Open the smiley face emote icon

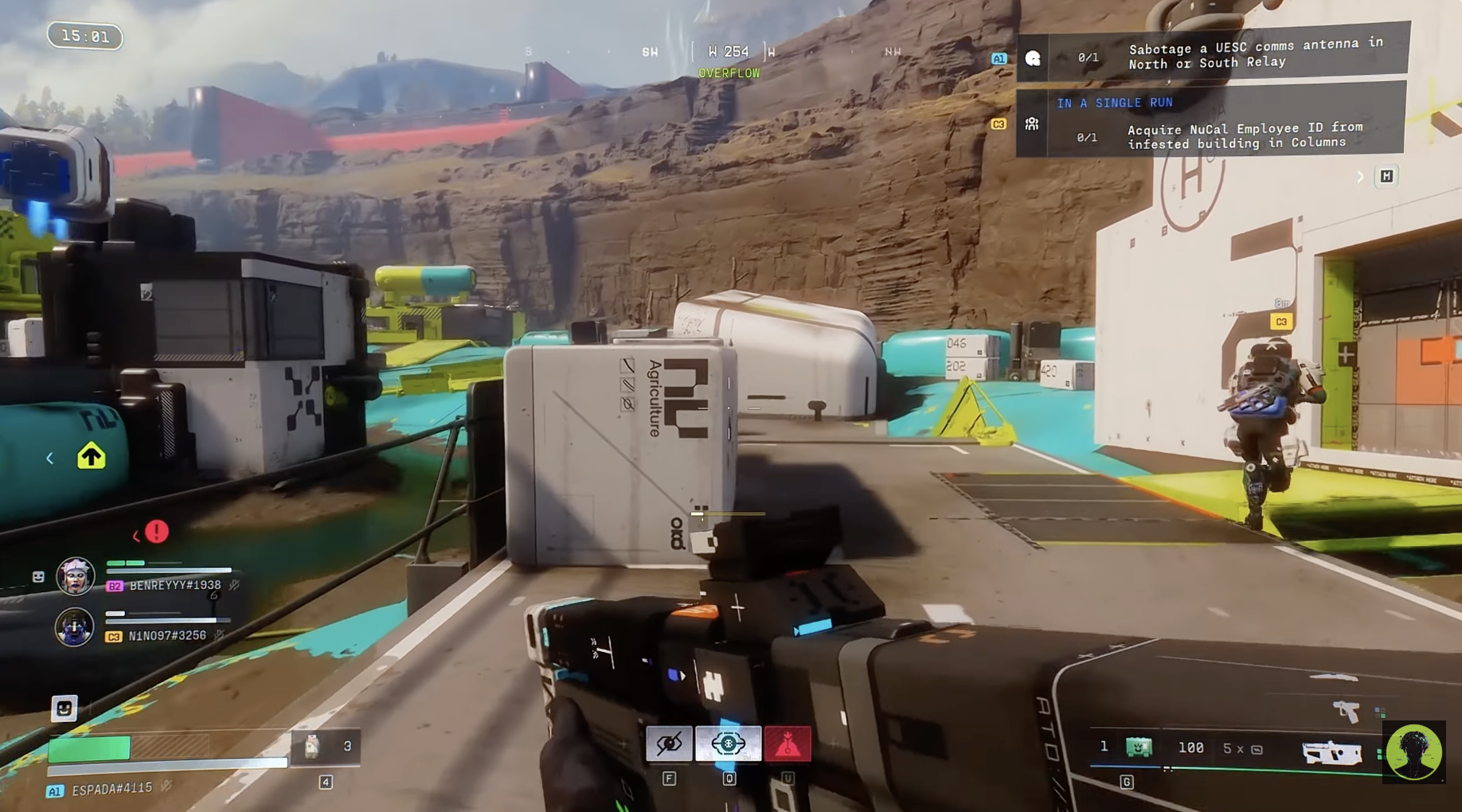(x=64, y=708)
